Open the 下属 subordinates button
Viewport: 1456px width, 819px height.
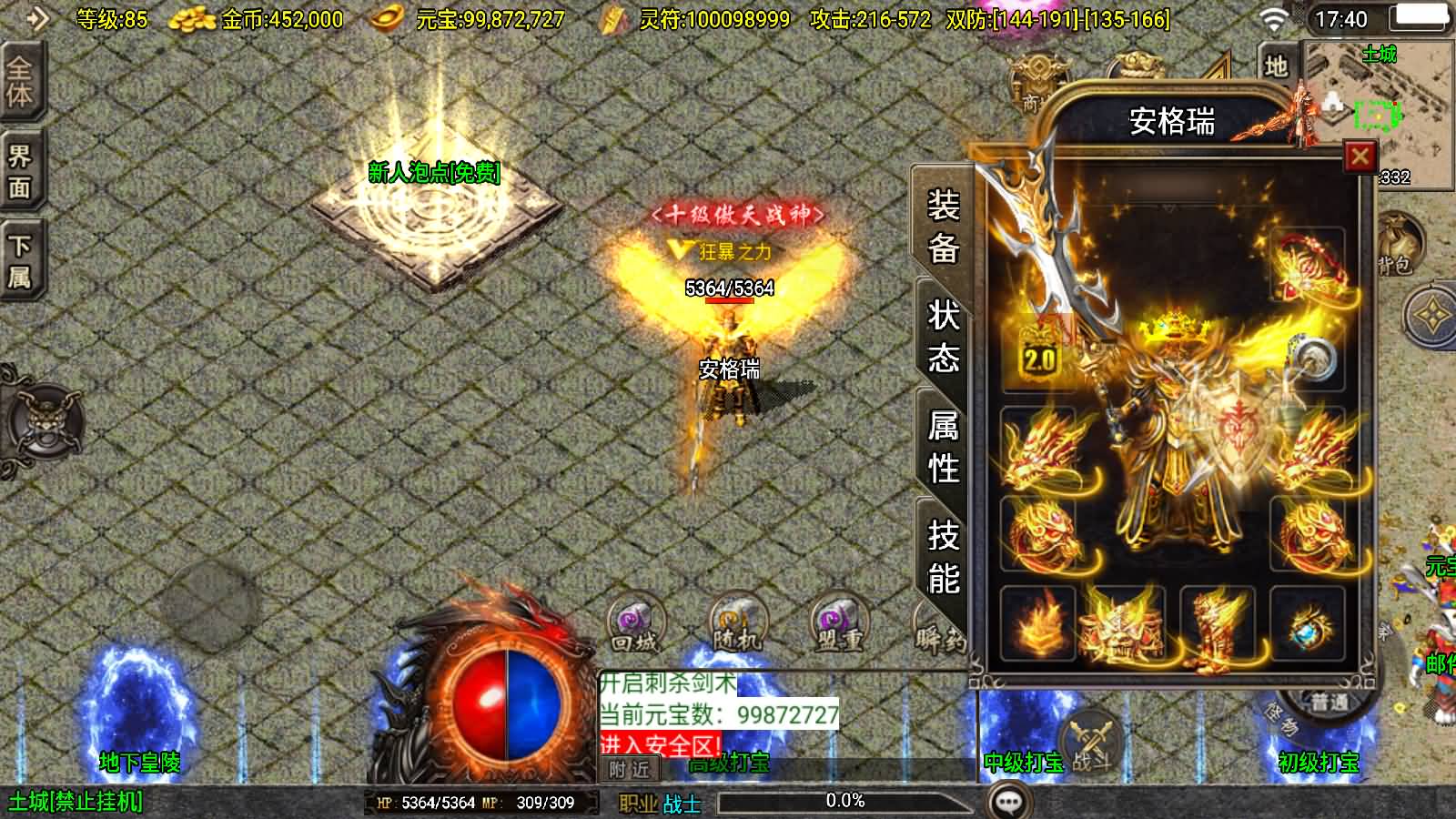20,261
